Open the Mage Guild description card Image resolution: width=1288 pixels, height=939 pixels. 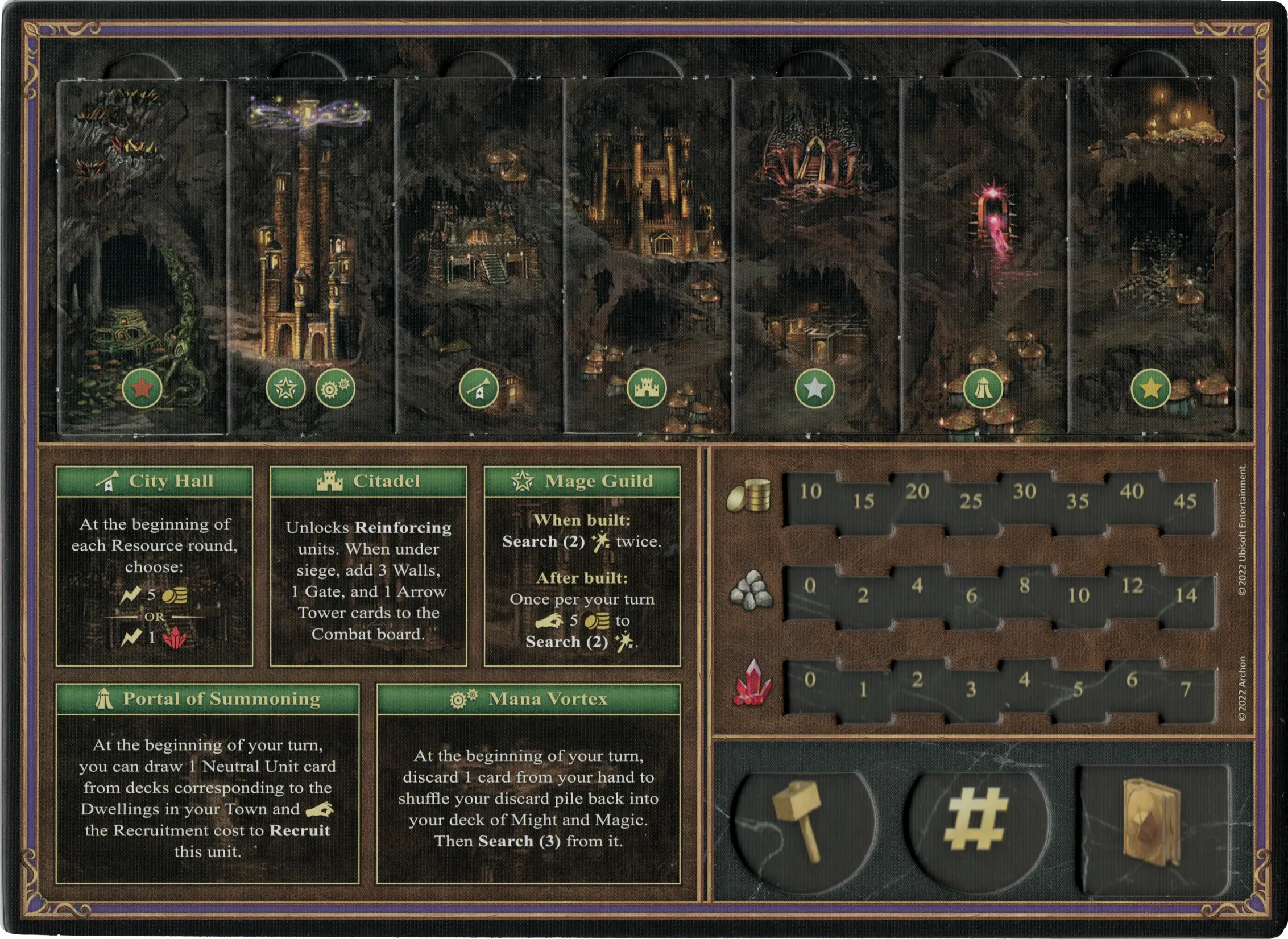point(582,565)
